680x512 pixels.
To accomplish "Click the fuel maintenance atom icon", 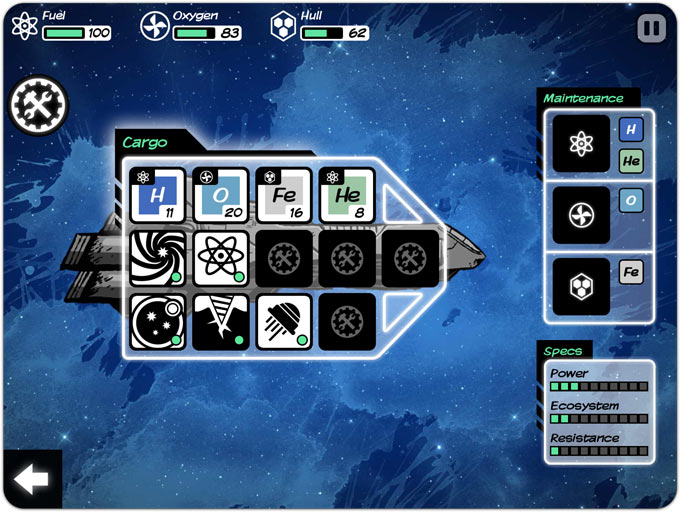I will (581, 144).
